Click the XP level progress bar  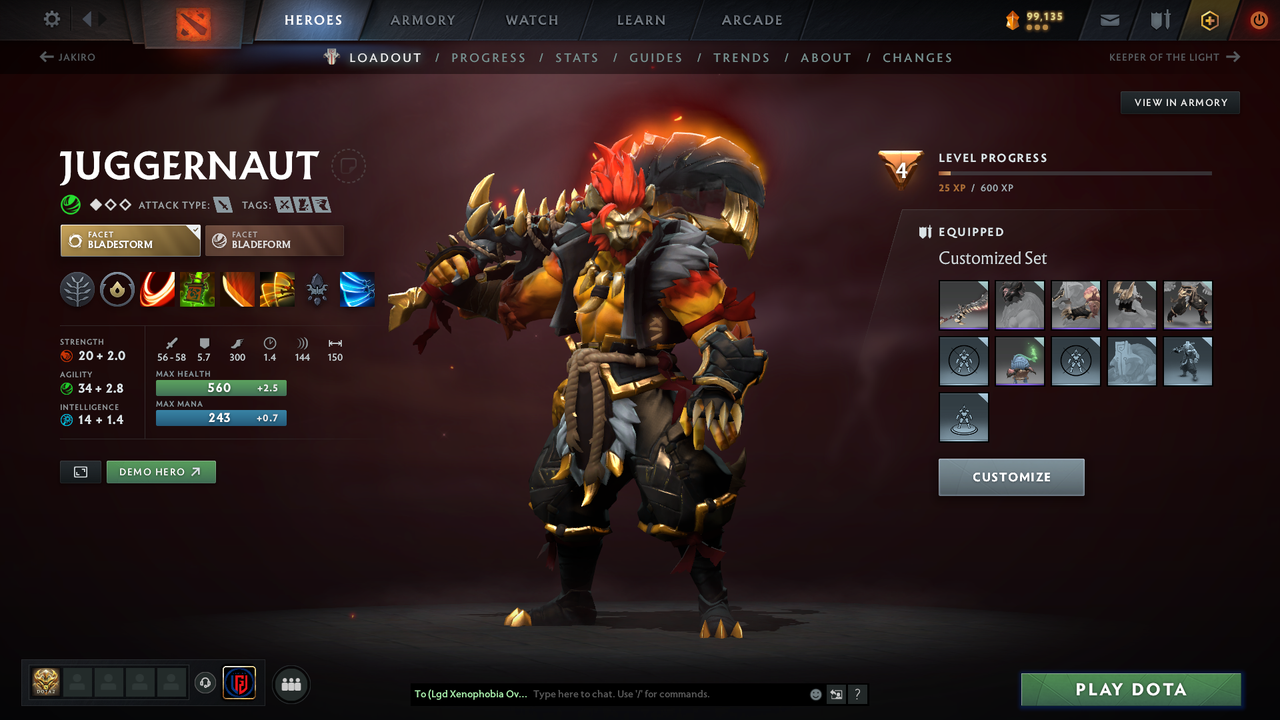pyautogui.click(x=1075, y=172)
